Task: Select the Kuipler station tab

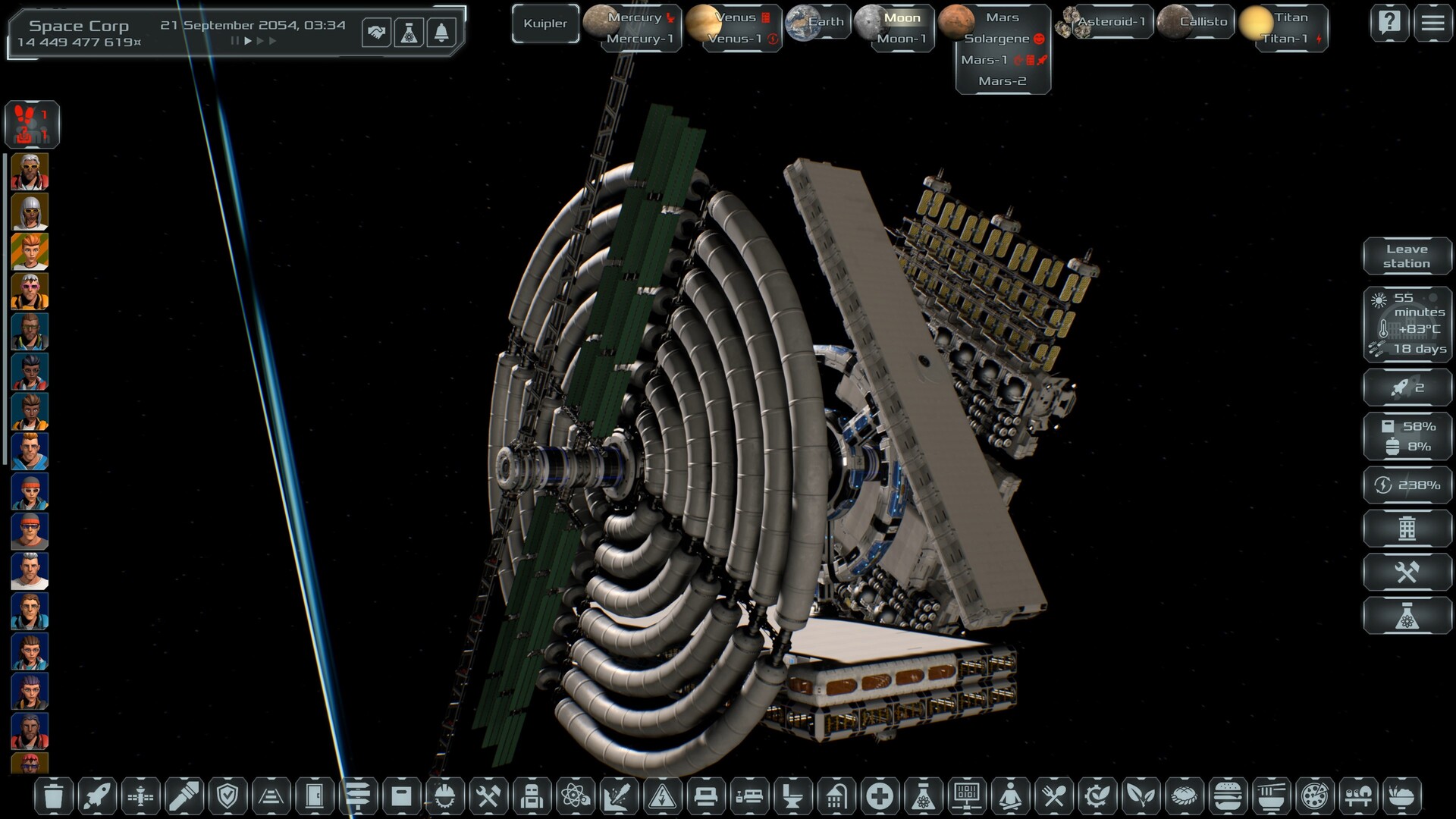Action: tap(545, 24)
